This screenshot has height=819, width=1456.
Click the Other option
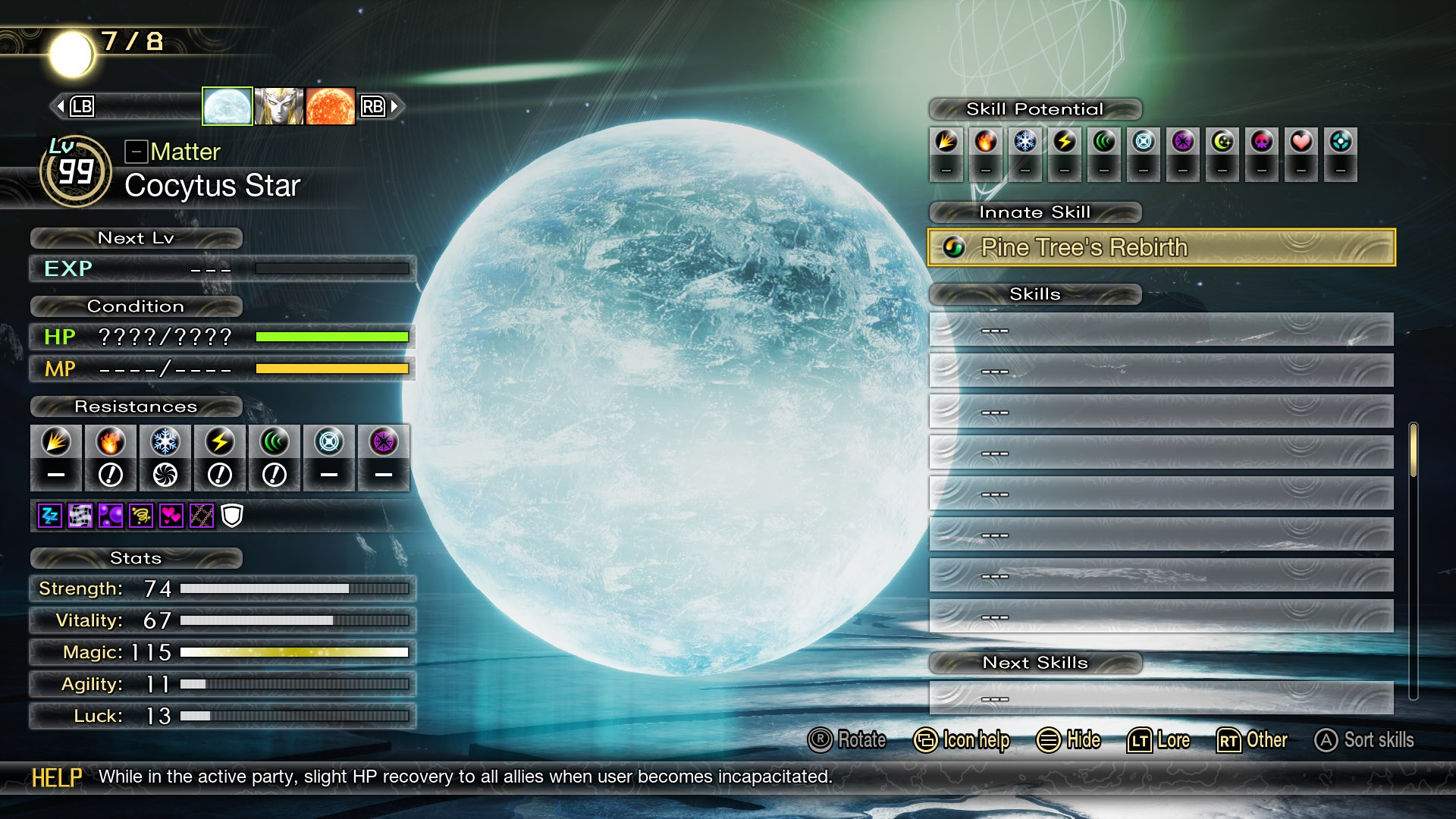point(1252,740)
